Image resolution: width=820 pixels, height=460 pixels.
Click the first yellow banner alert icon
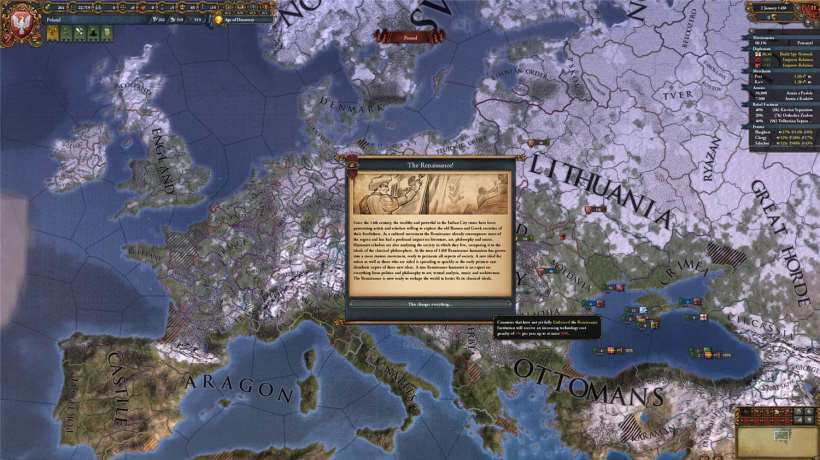[x=51, y=33]
